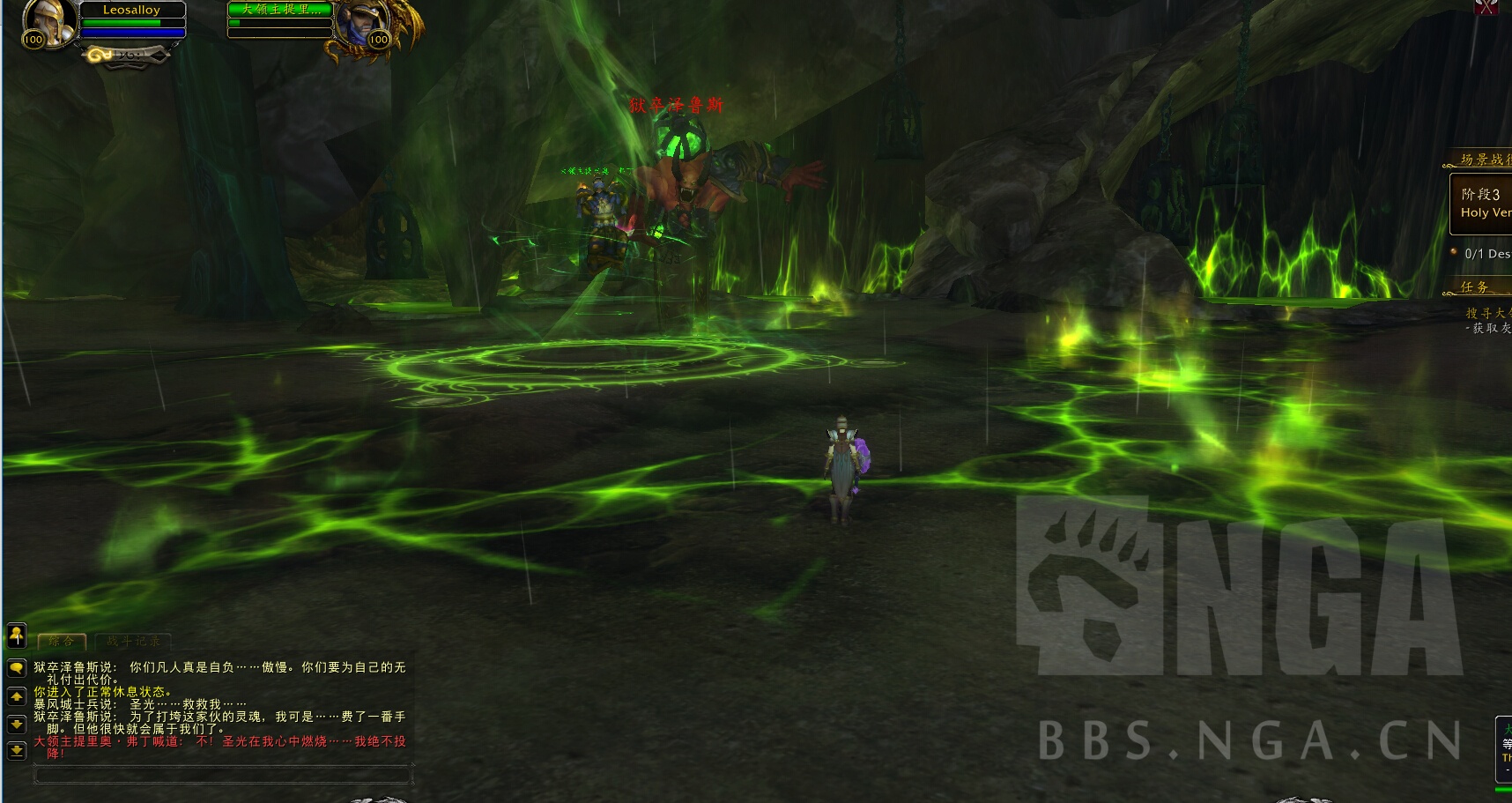Select the 搜寻 quest in the tracker
Image resolution: width=1512 pixels, height=803 pixels.
(1488, 313)
